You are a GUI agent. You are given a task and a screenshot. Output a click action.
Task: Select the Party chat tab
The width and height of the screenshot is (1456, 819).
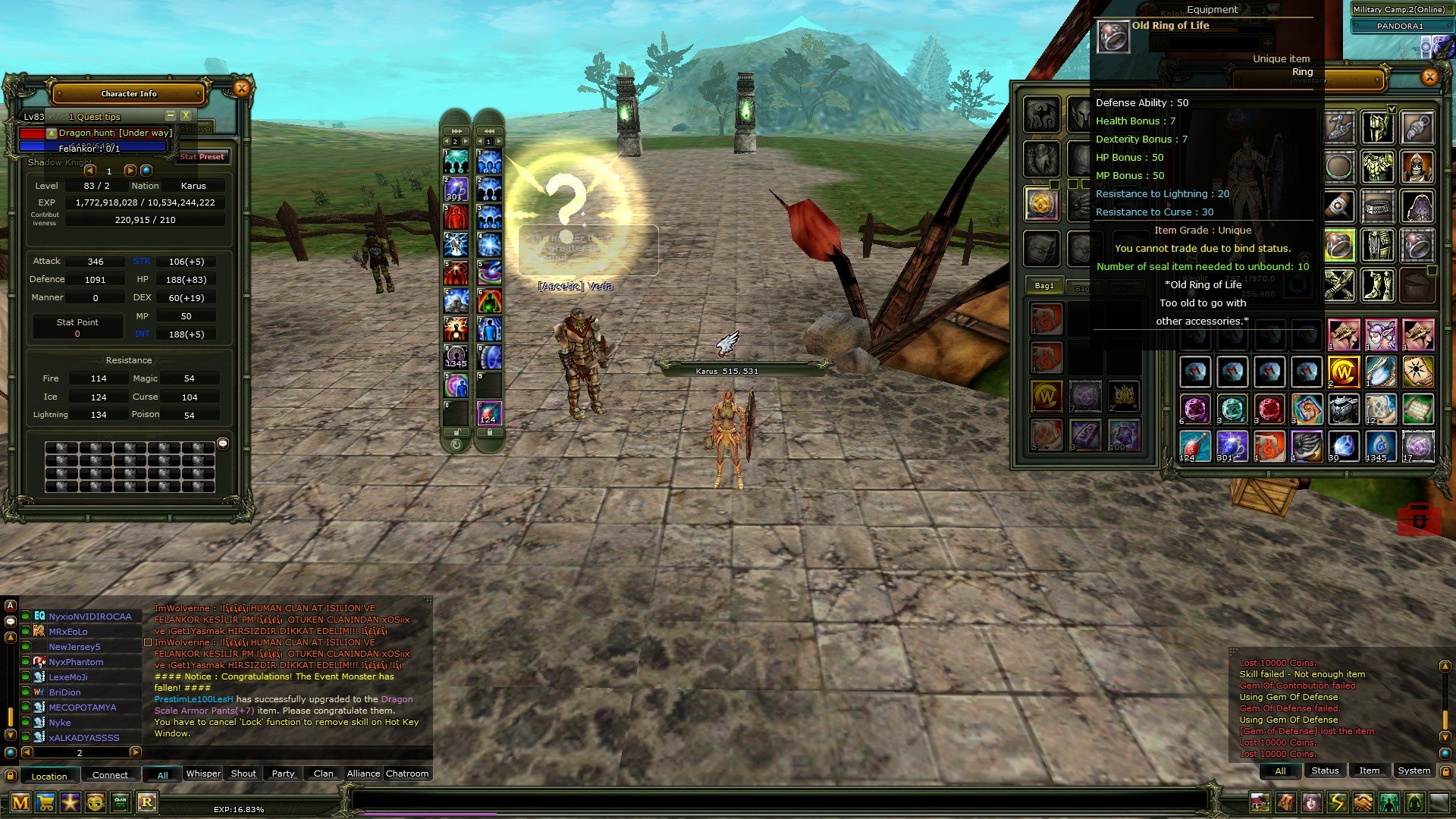click(283, 773)
